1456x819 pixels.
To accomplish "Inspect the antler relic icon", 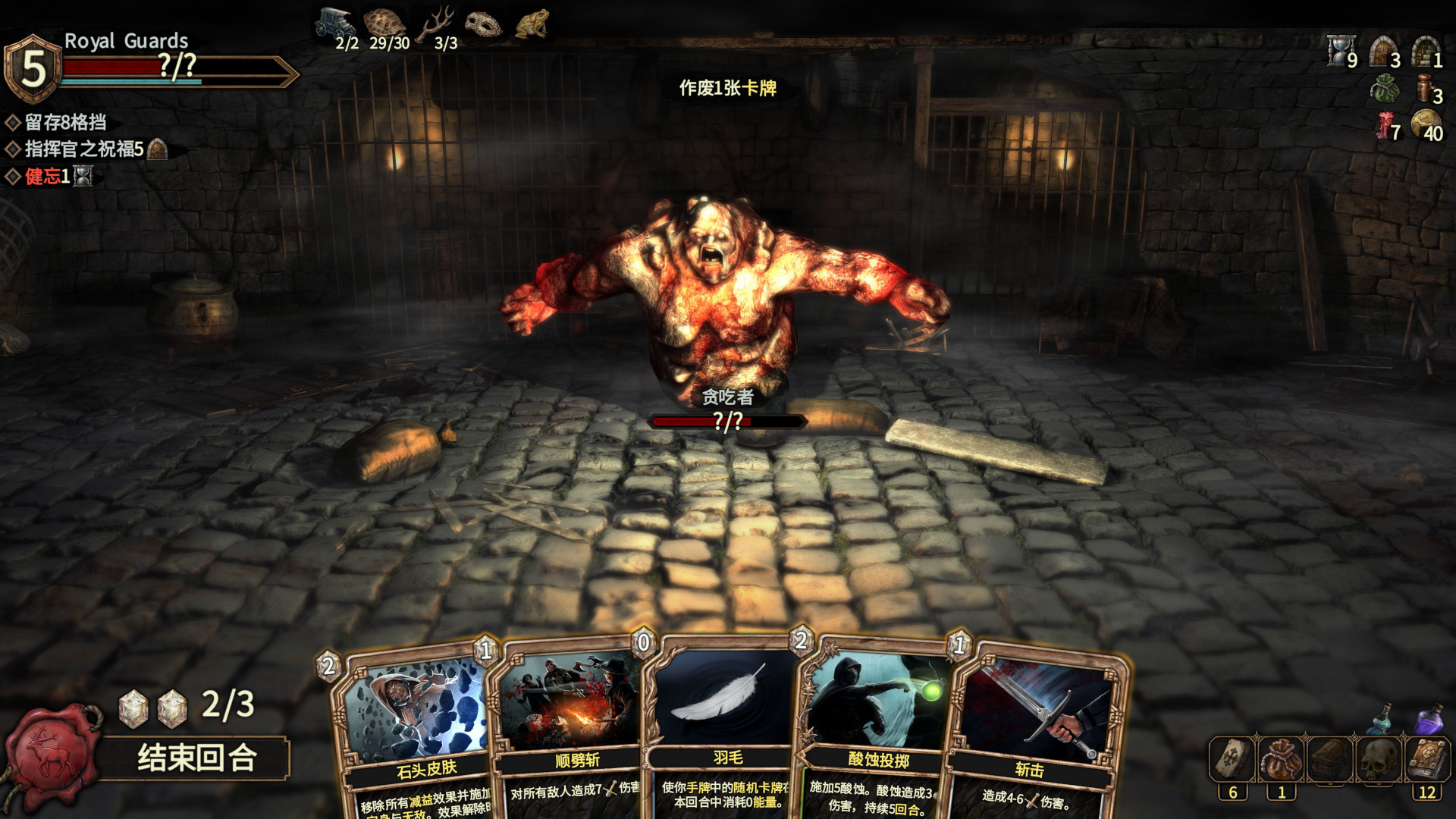I will click(x=438, y=23).
